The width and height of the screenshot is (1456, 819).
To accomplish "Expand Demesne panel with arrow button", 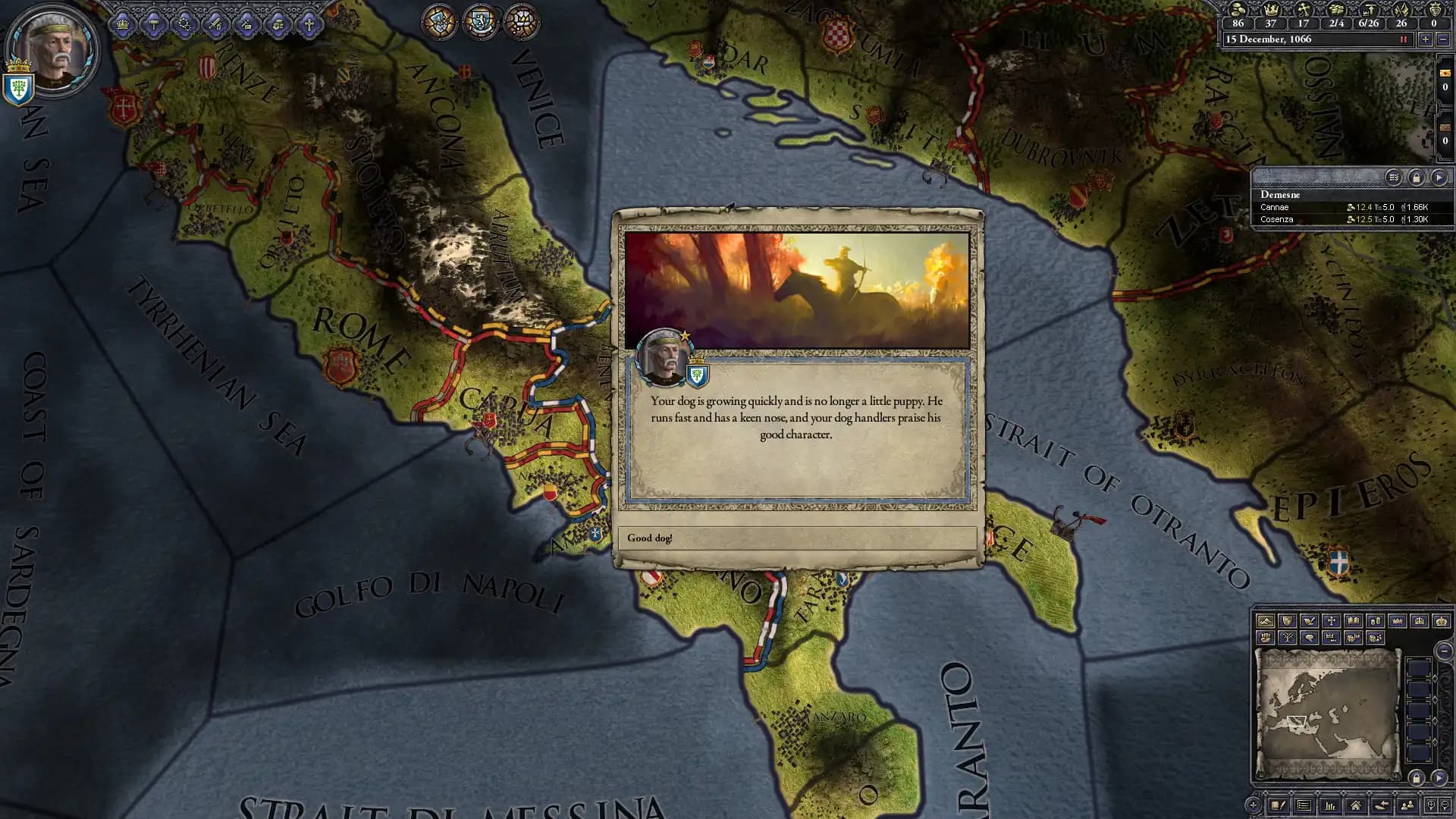I will click(x=1439, y=176).
